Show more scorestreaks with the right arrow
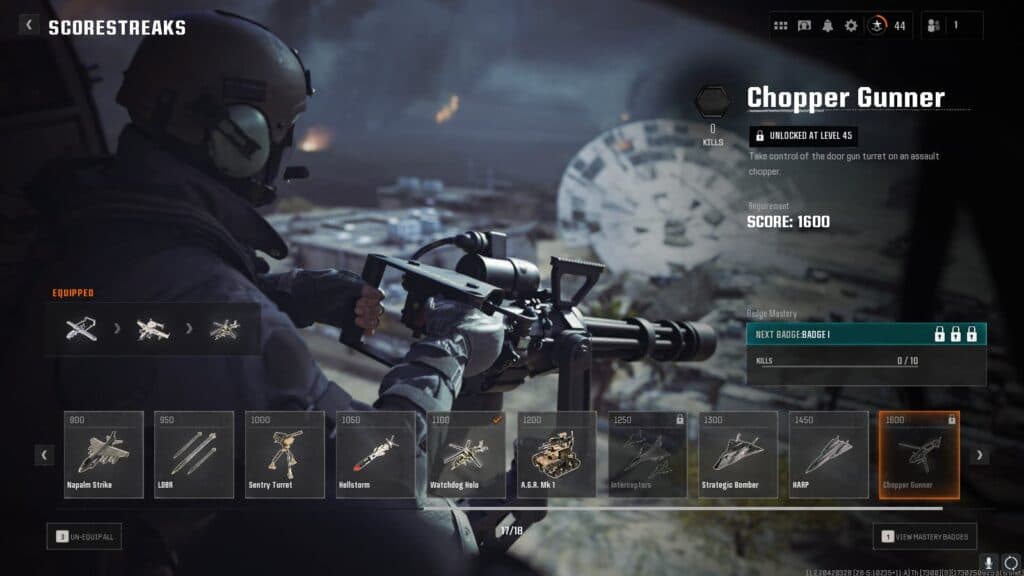The image size is (1024, 576). coord(979,455)
